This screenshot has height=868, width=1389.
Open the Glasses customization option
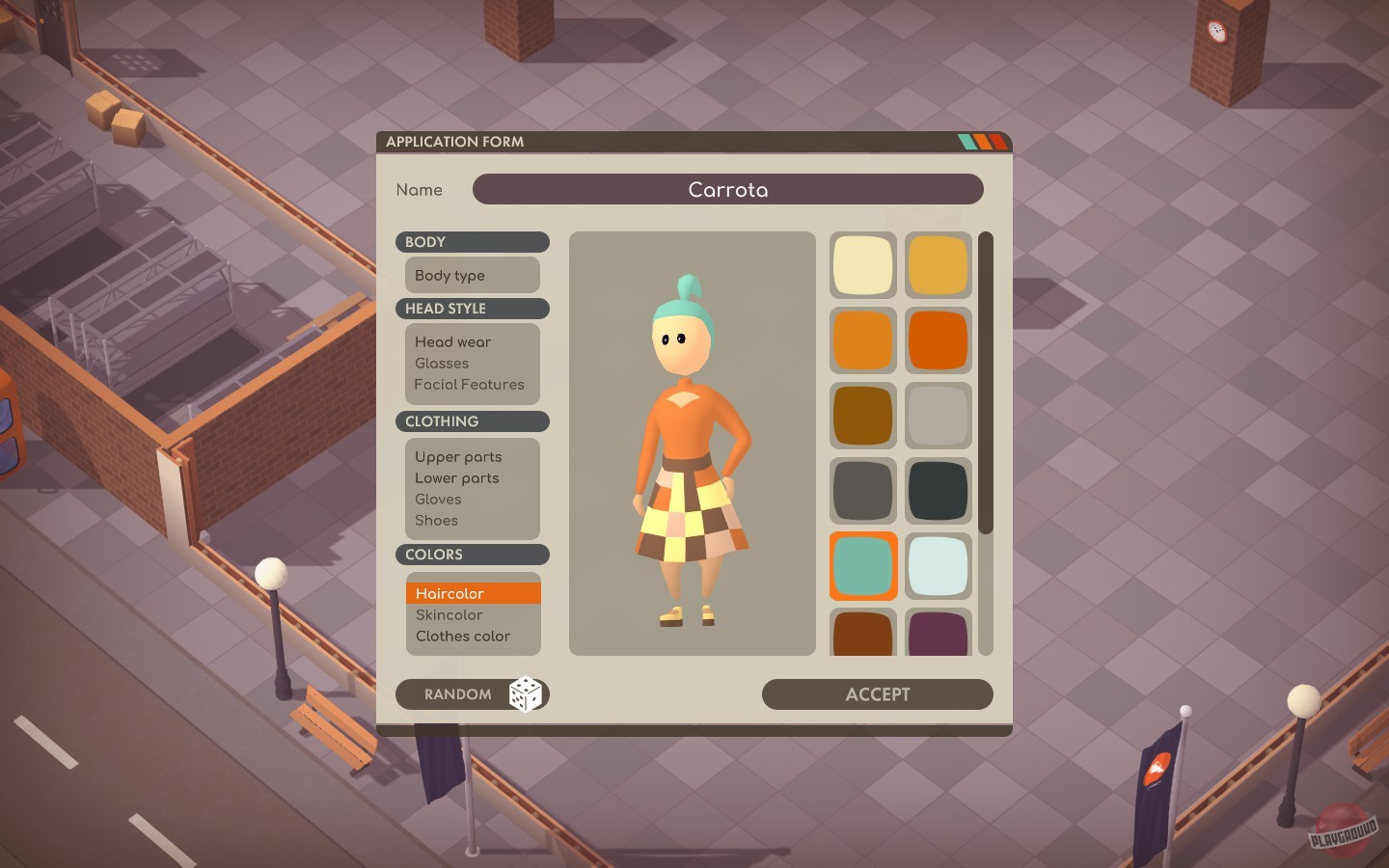point(442,363)
